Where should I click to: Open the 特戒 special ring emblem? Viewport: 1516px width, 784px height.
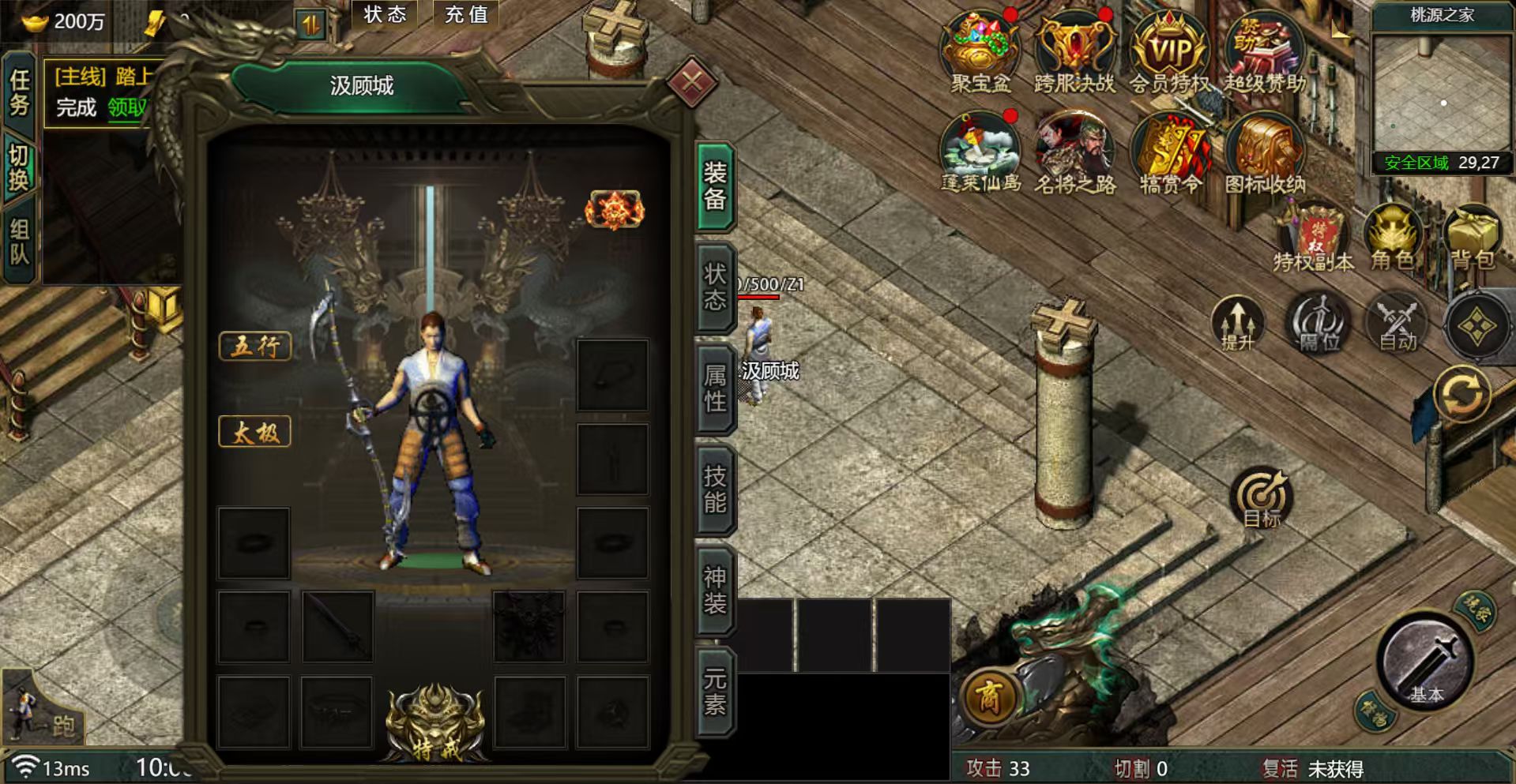tap(435, 722)
